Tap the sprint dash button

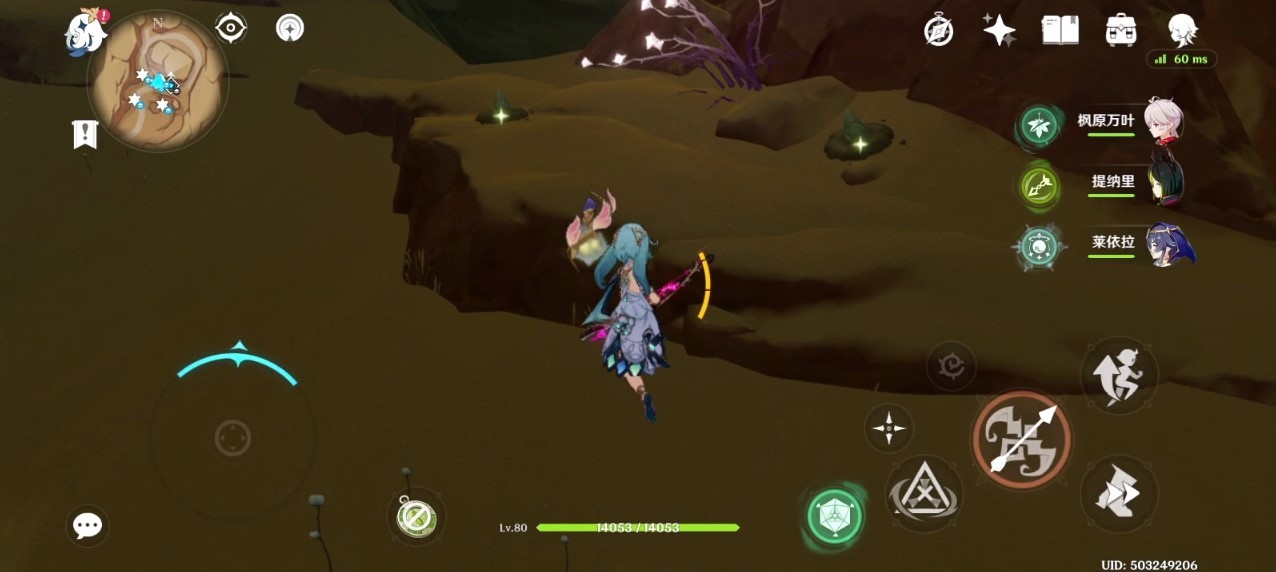tap(1119, 494)
